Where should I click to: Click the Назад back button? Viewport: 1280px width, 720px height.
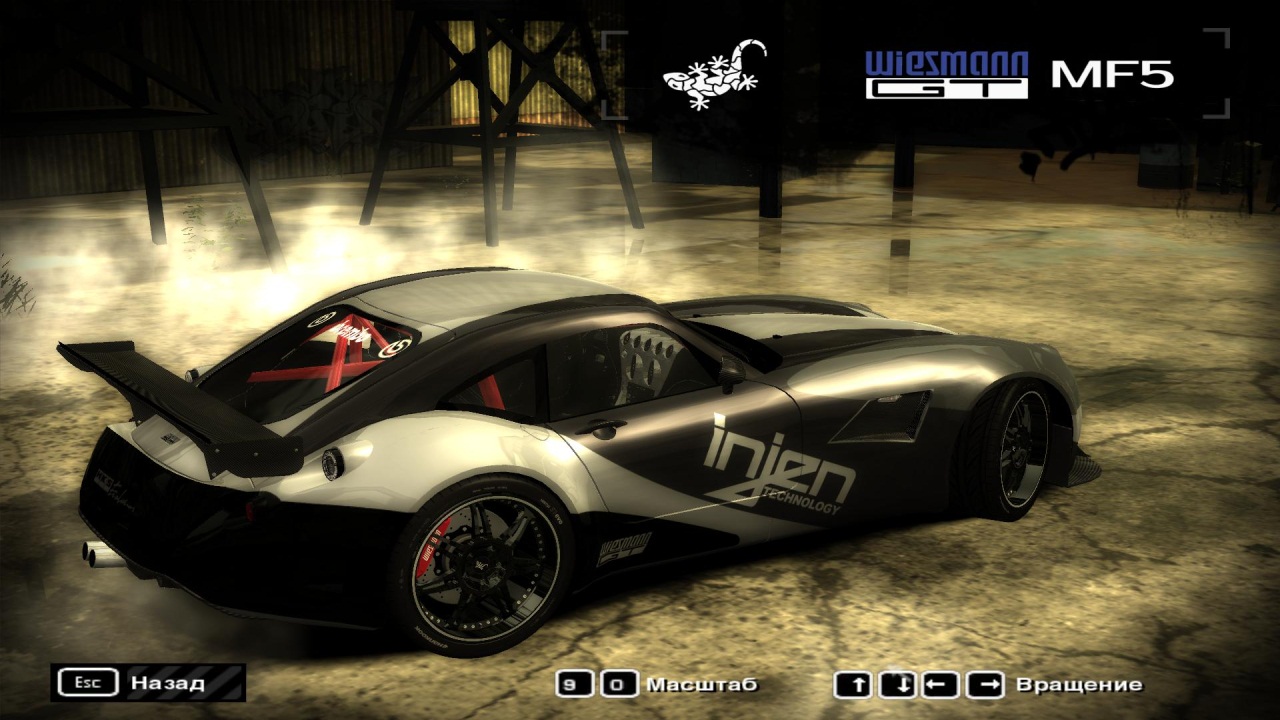click(x=148, y=683)
